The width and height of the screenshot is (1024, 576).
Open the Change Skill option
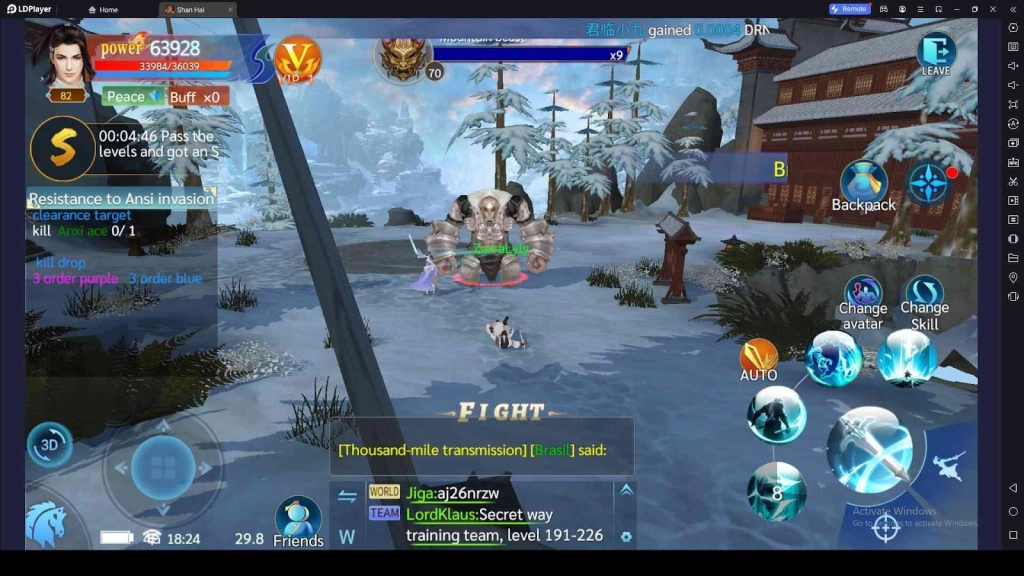point(925,302)
